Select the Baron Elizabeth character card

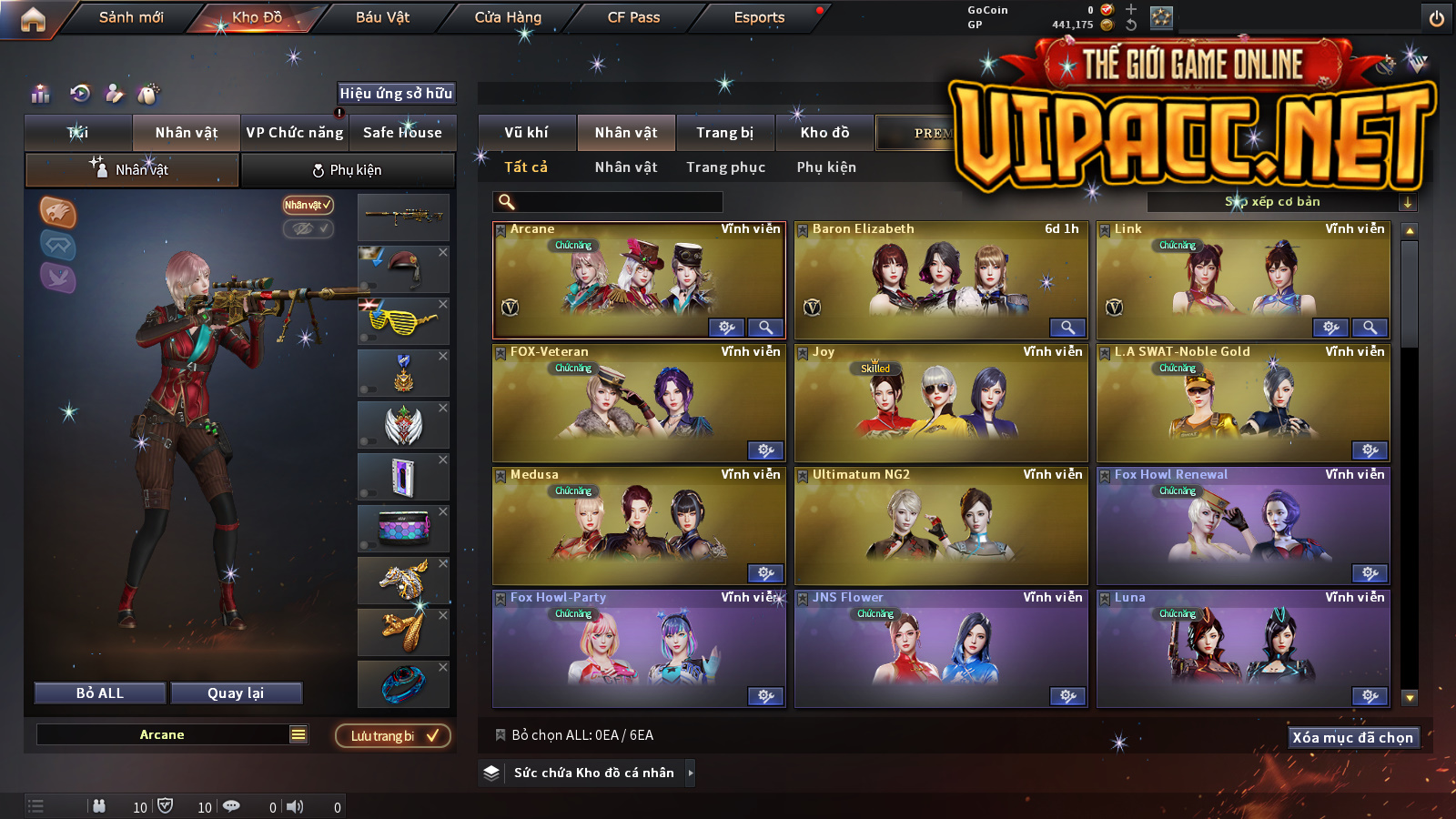coord(941,280)
